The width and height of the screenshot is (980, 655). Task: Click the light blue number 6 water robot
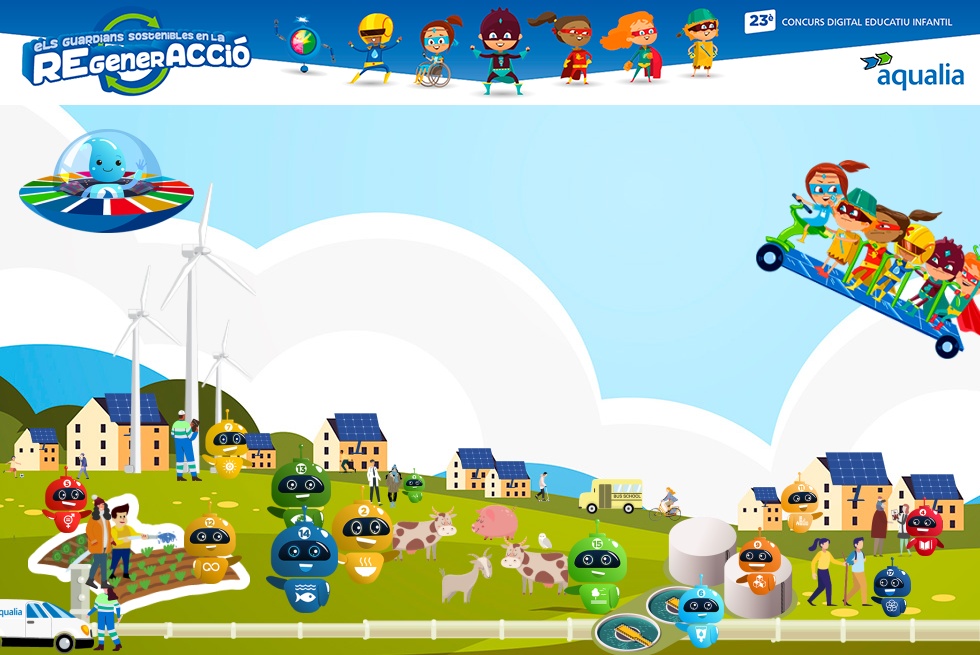700,613
